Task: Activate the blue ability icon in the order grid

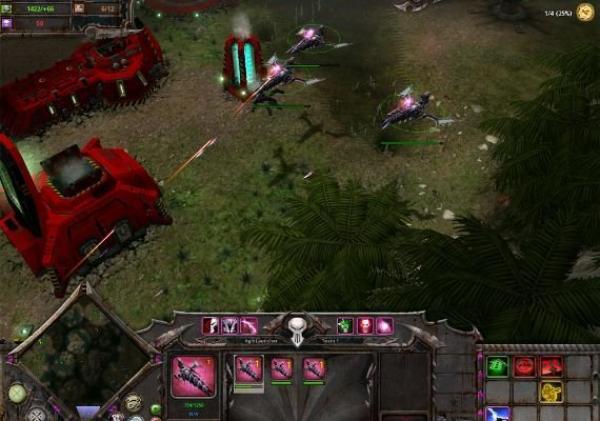Action: tap(497, 413)
